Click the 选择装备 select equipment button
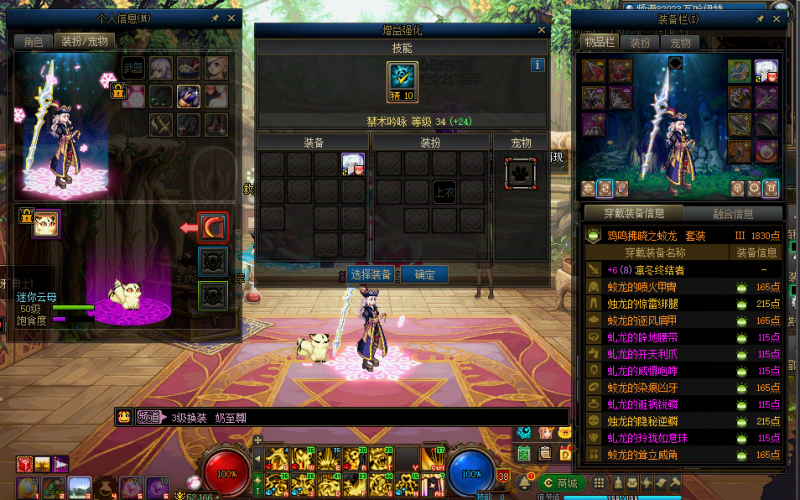 pyautogui.click(x=373, y=274)
